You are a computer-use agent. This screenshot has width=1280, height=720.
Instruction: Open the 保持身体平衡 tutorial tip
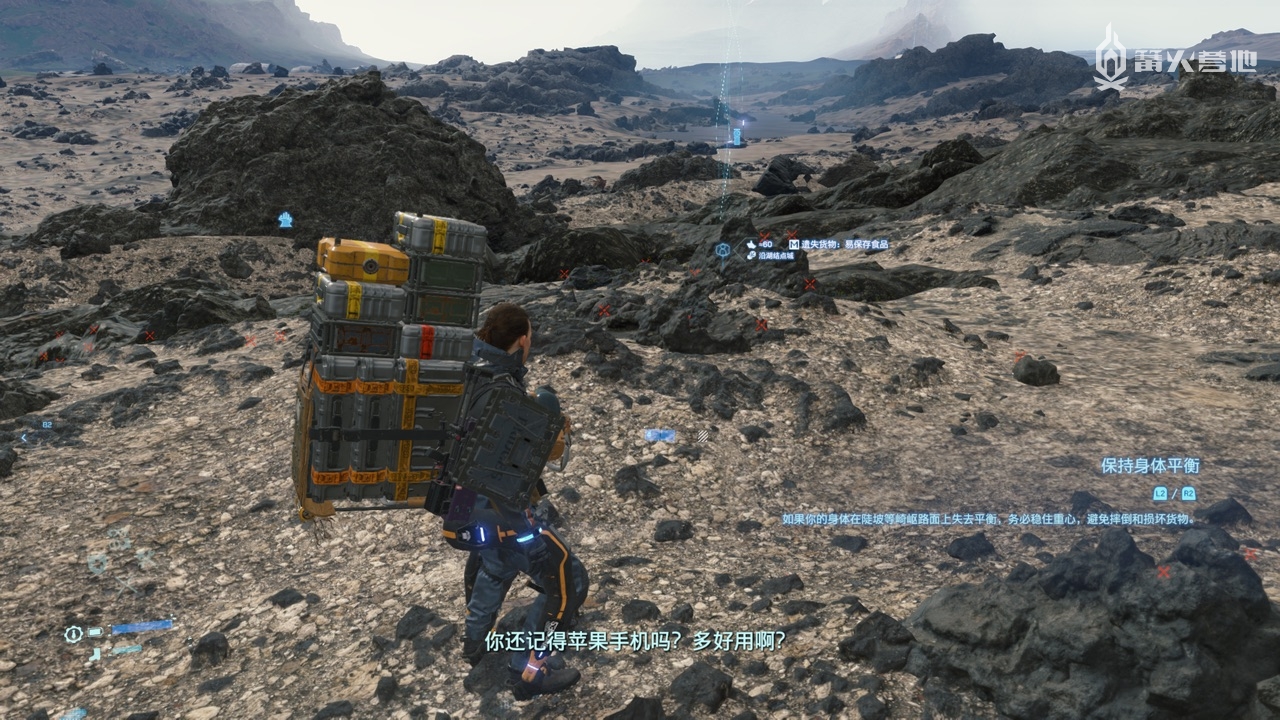tap(1149, 465)
